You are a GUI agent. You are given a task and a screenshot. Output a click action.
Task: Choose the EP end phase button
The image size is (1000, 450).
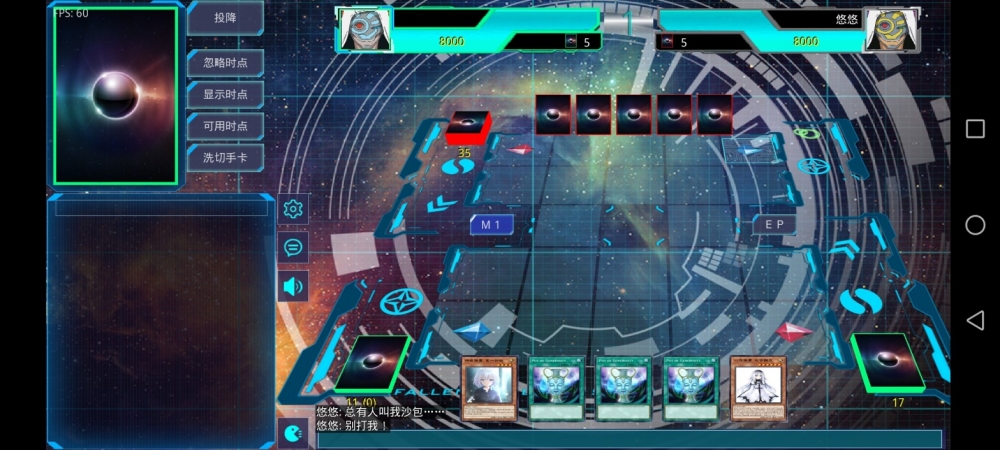click(x=775, y=225)
